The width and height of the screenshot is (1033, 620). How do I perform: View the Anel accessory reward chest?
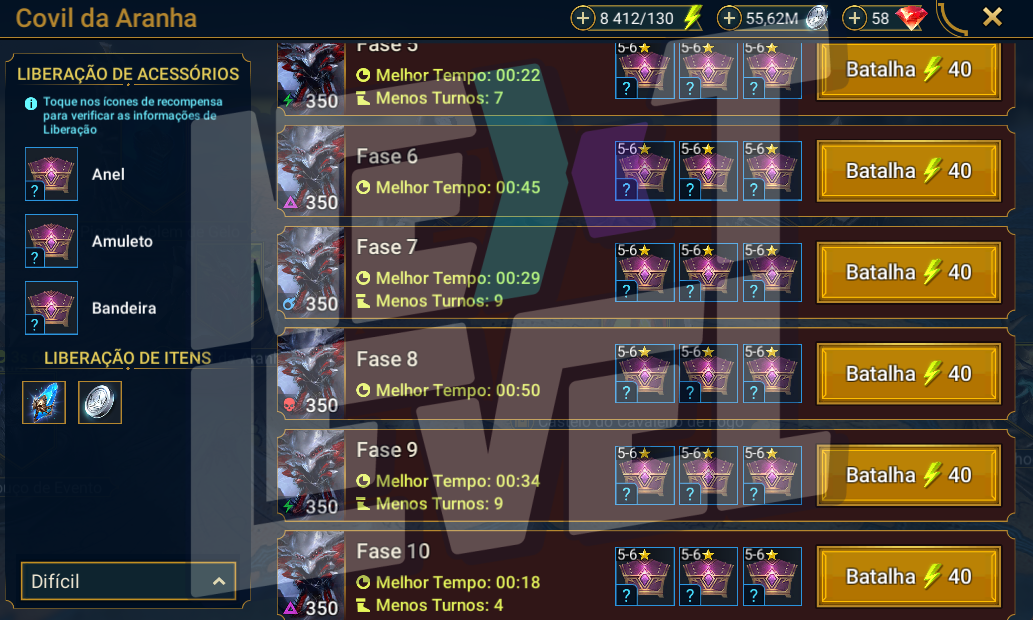click(51, 174)
